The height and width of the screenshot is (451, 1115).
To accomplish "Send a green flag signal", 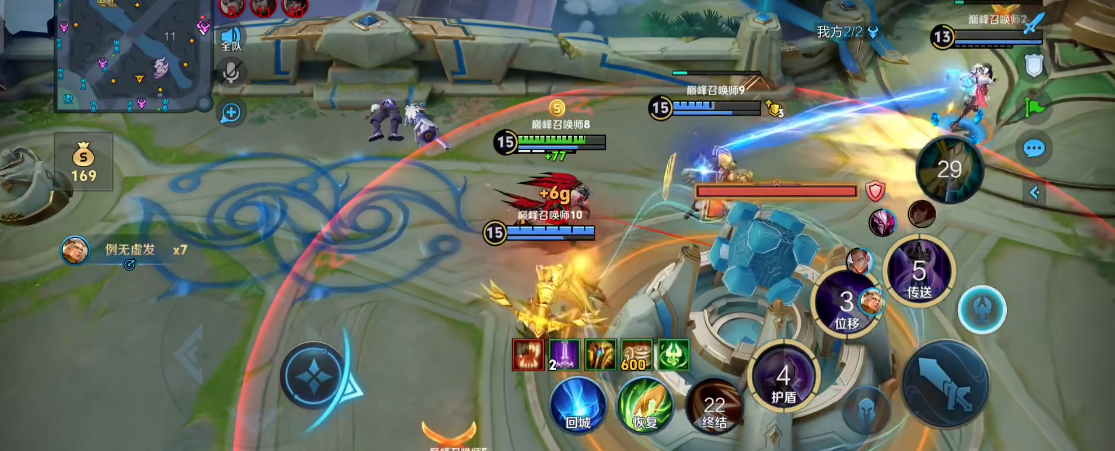I will coord(1034,106).
